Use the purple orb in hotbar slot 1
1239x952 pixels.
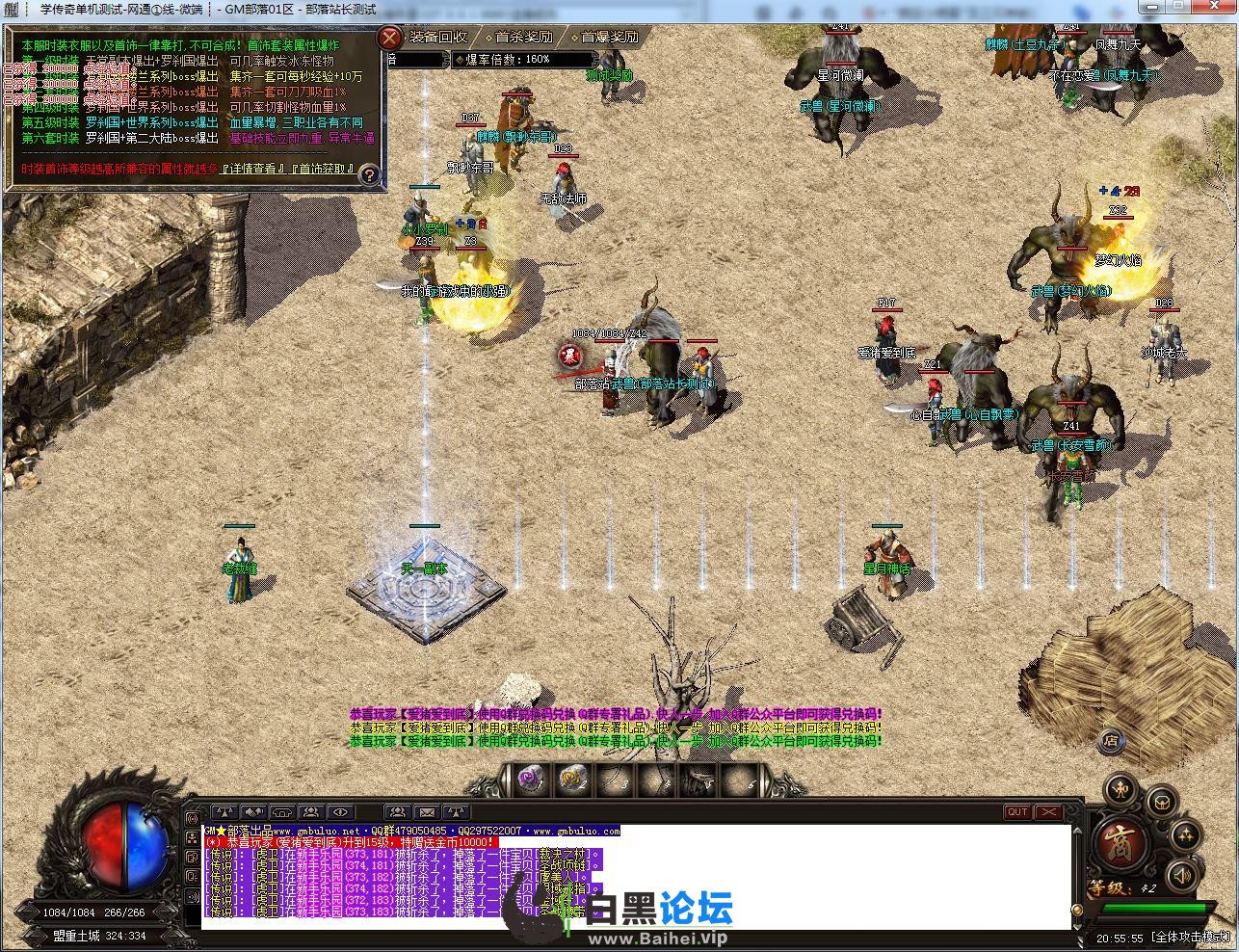tap(529, 779)
